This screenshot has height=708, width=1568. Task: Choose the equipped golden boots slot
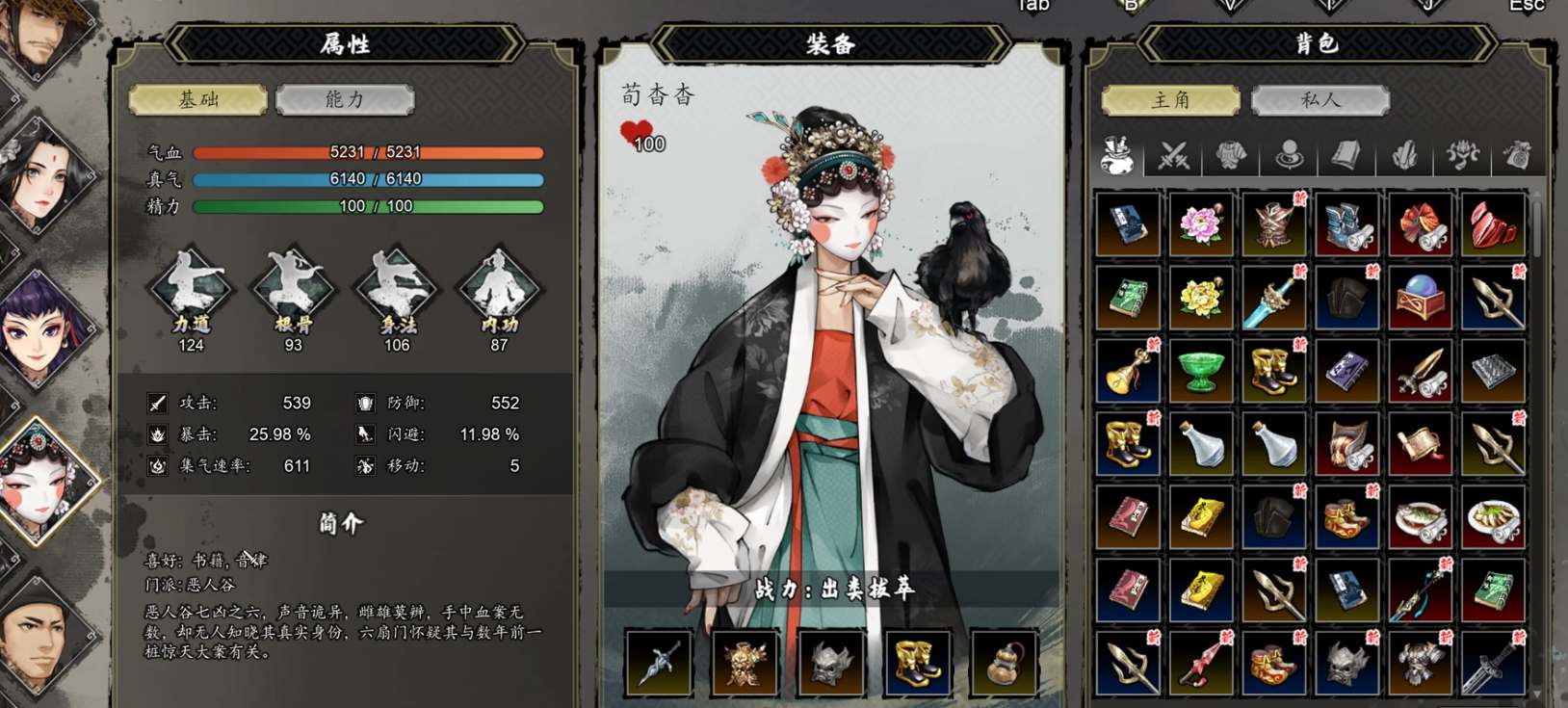point(917,664)
